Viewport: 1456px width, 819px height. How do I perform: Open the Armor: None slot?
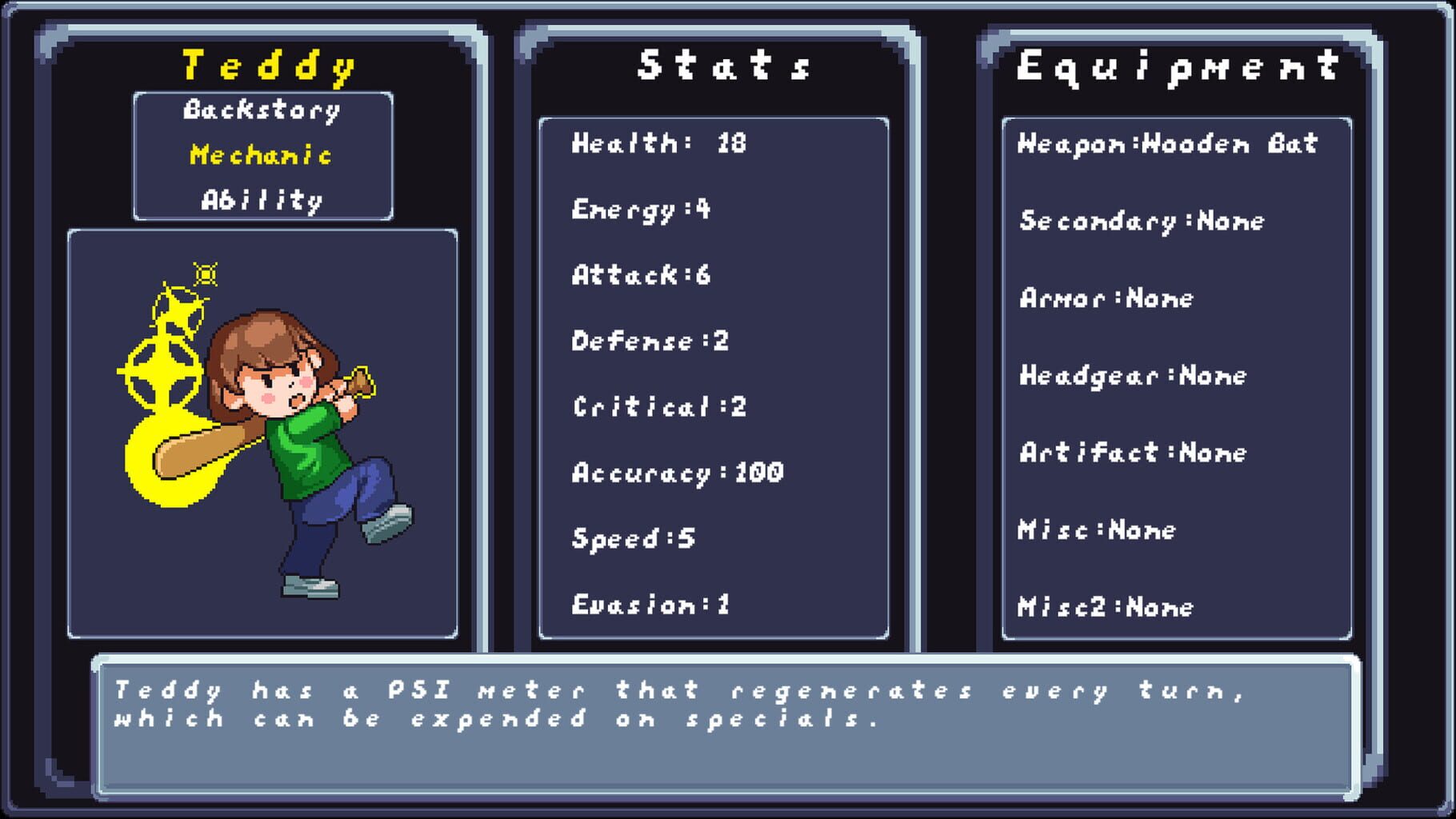tap(1108, 298)
